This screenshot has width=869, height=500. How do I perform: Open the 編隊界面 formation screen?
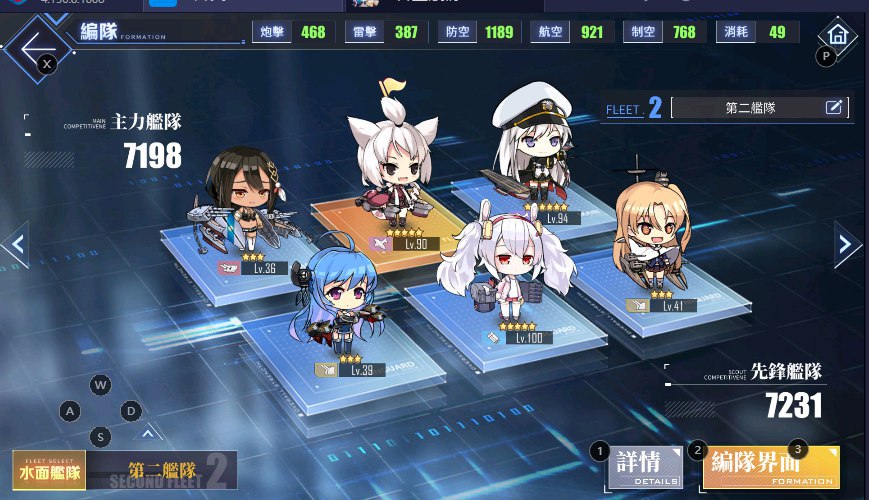click(x=770, y=467)
